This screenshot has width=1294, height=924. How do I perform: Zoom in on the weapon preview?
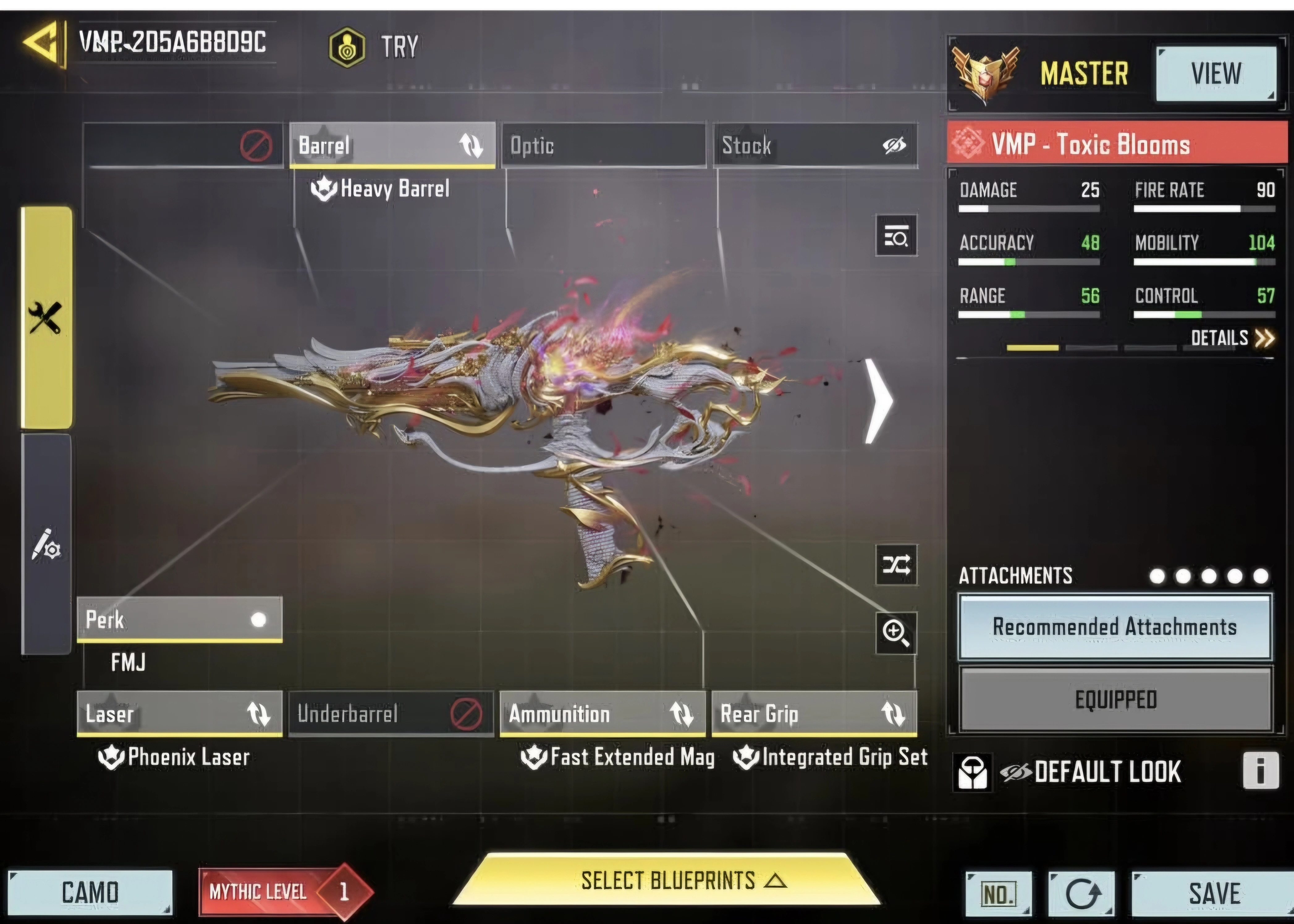coord(896,633)
